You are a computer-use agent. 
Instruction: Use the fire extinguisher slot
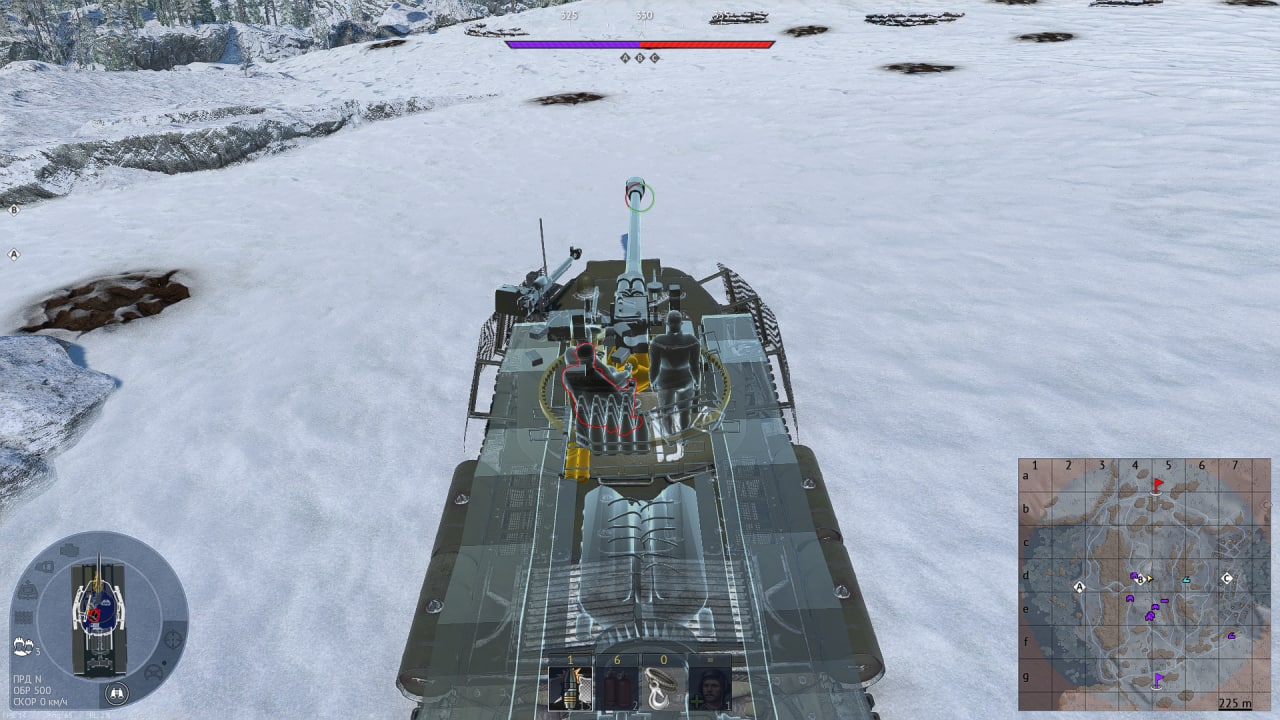[x=617, y=688]
